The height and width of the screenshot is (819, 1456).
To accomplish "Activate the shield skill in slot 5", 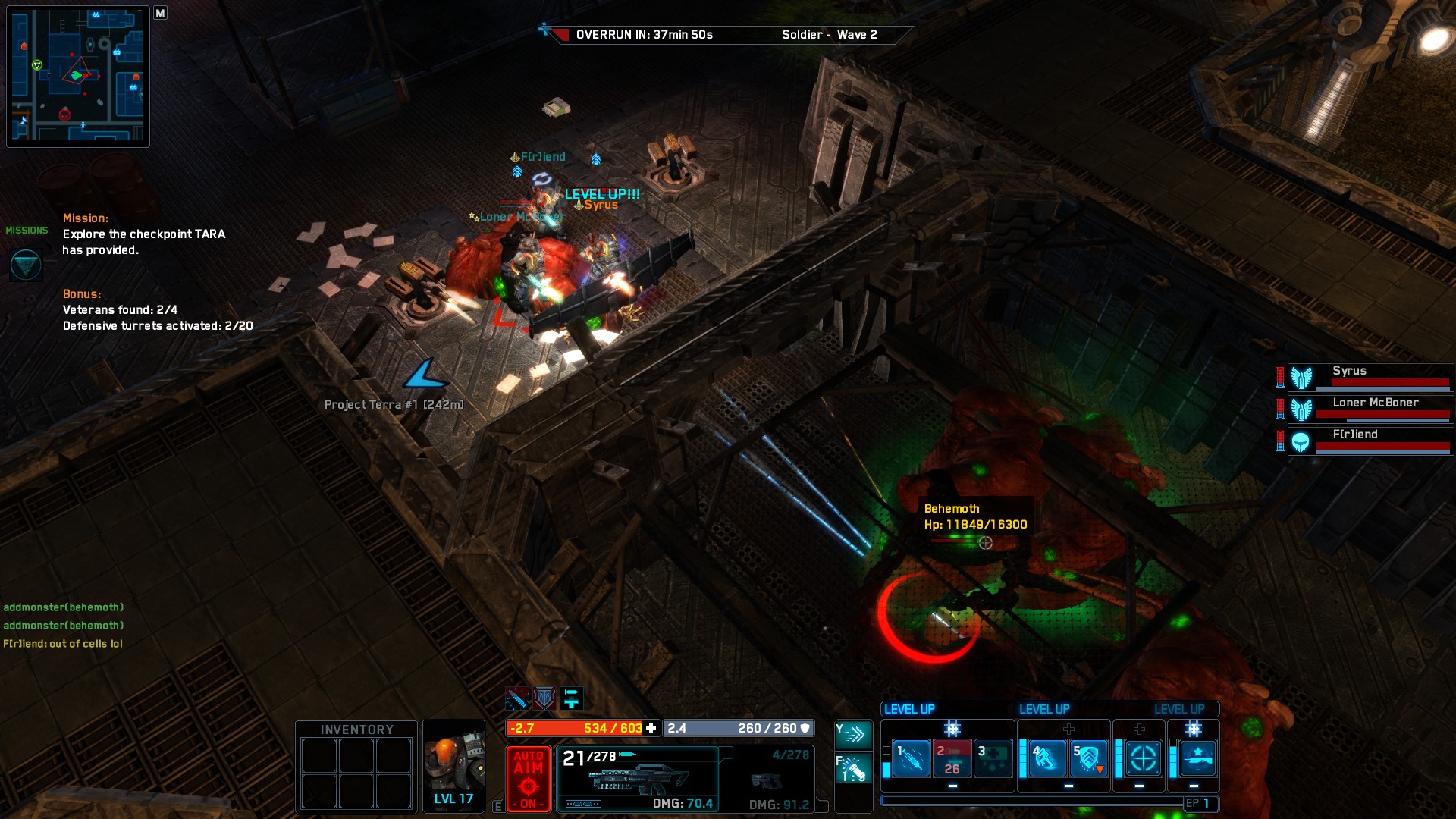I will pyautogui.click(x=1088, y=758).
